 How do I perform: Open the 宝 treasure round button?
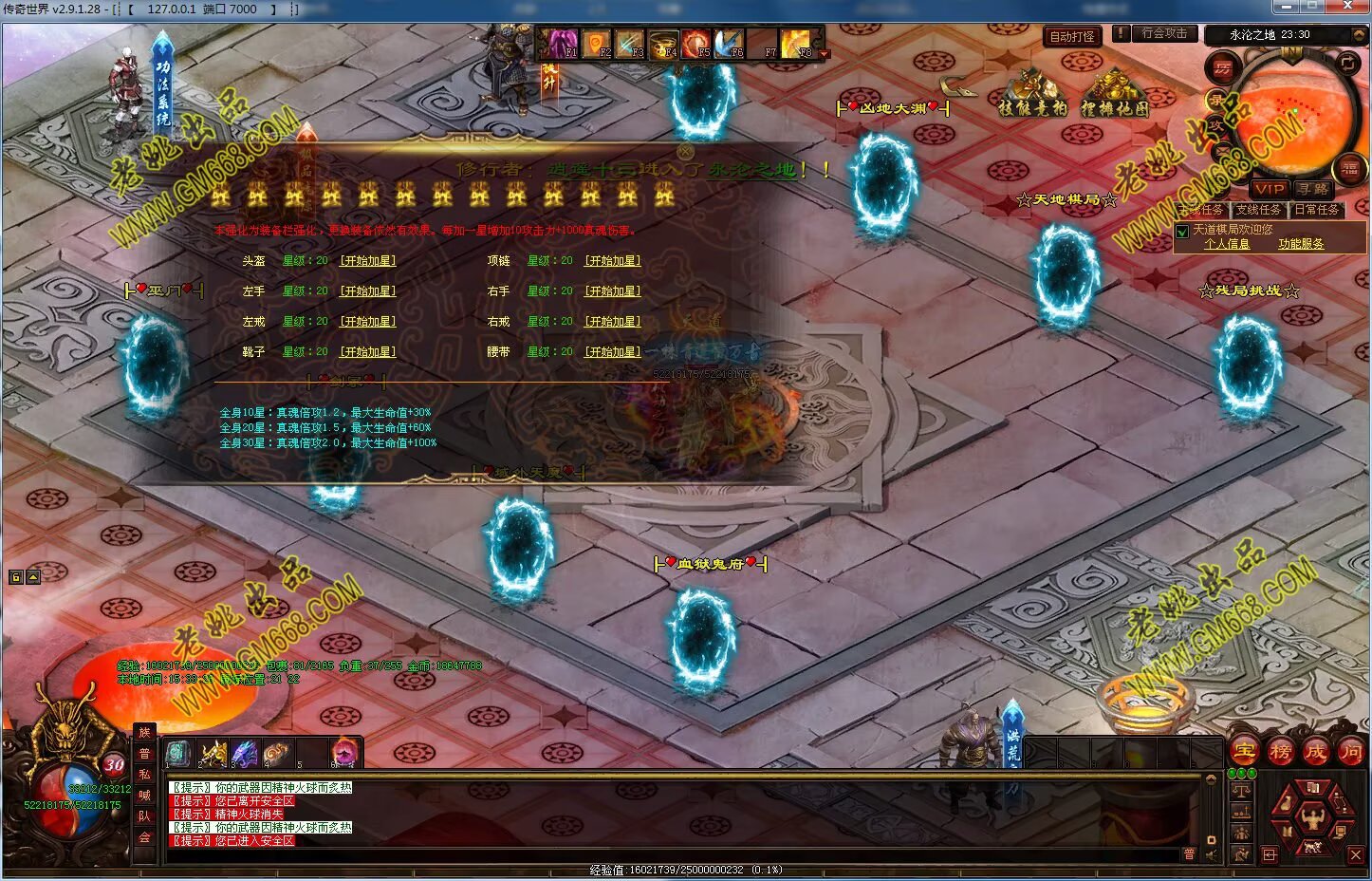(1245, 752)
